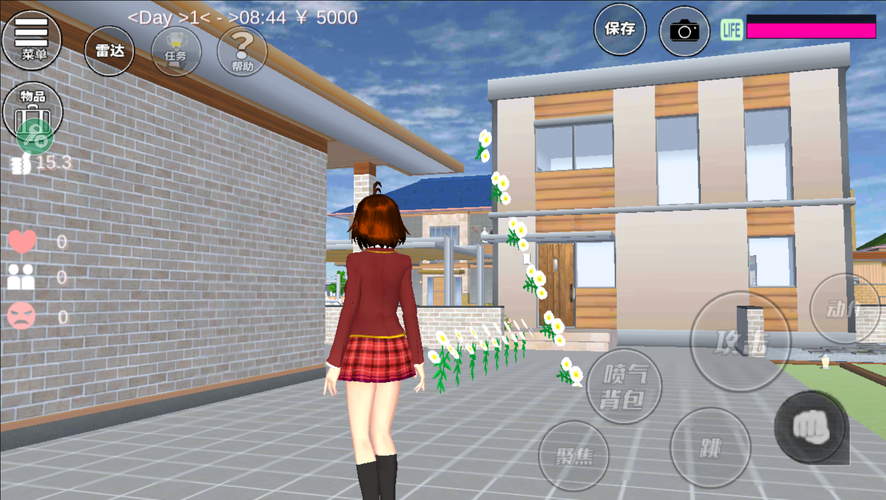Tap the 攻击 attack button
886x500 pixels.
click(740, 341)
